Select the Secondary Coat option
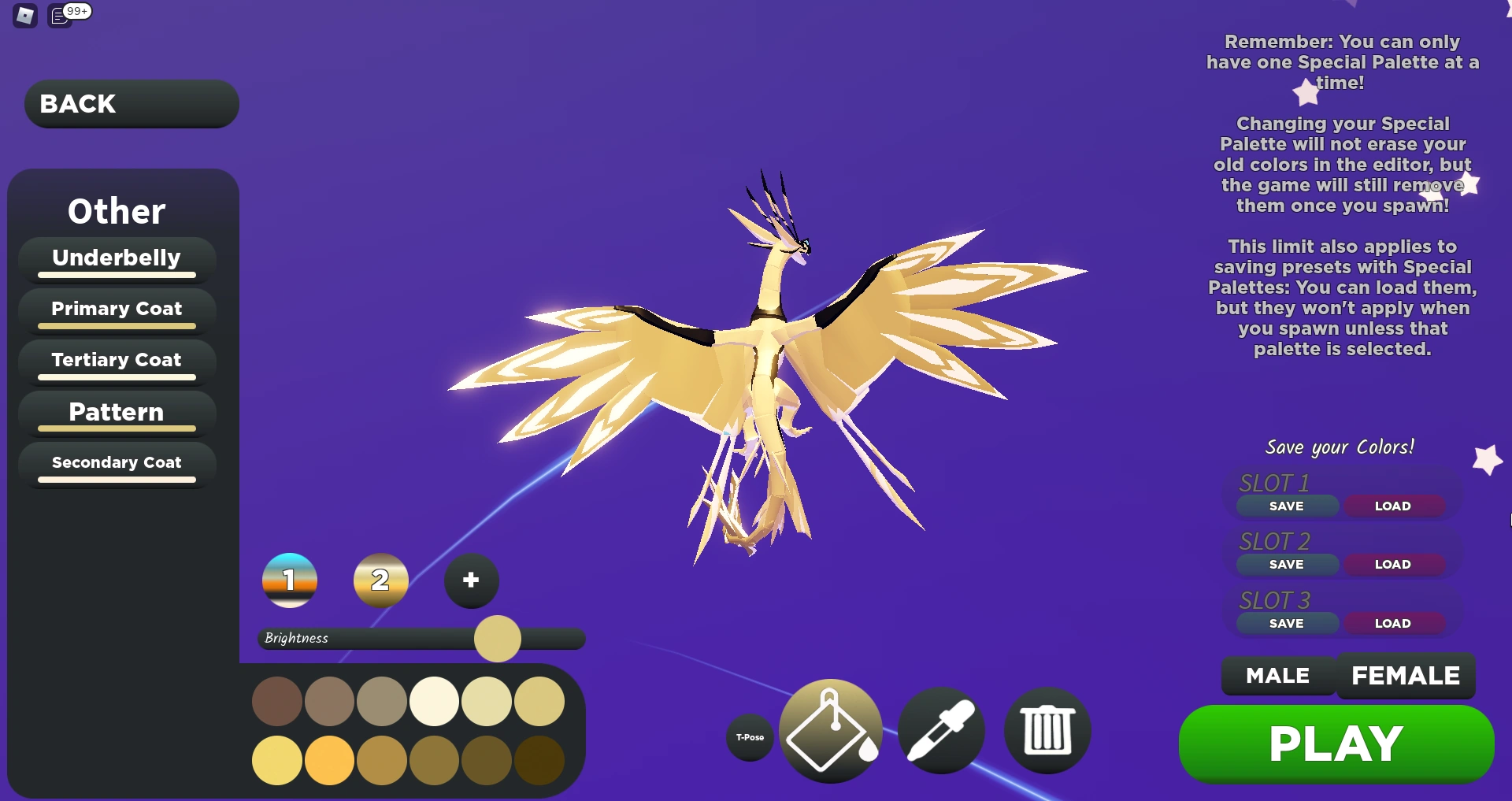1512x801 pixels. coord(116,462)
